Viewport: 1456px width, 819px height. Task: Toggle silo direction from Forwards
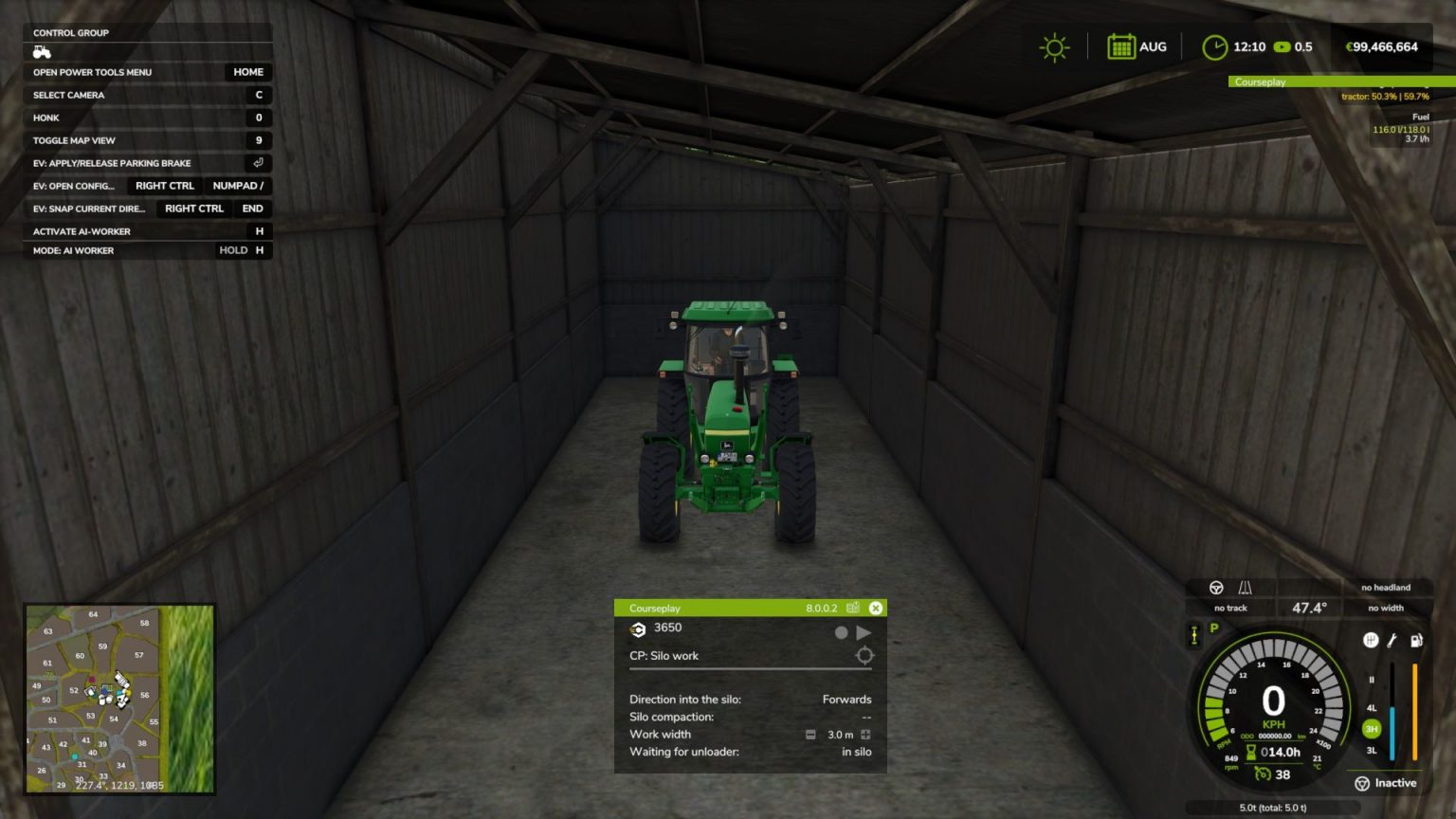click(846, 699)
